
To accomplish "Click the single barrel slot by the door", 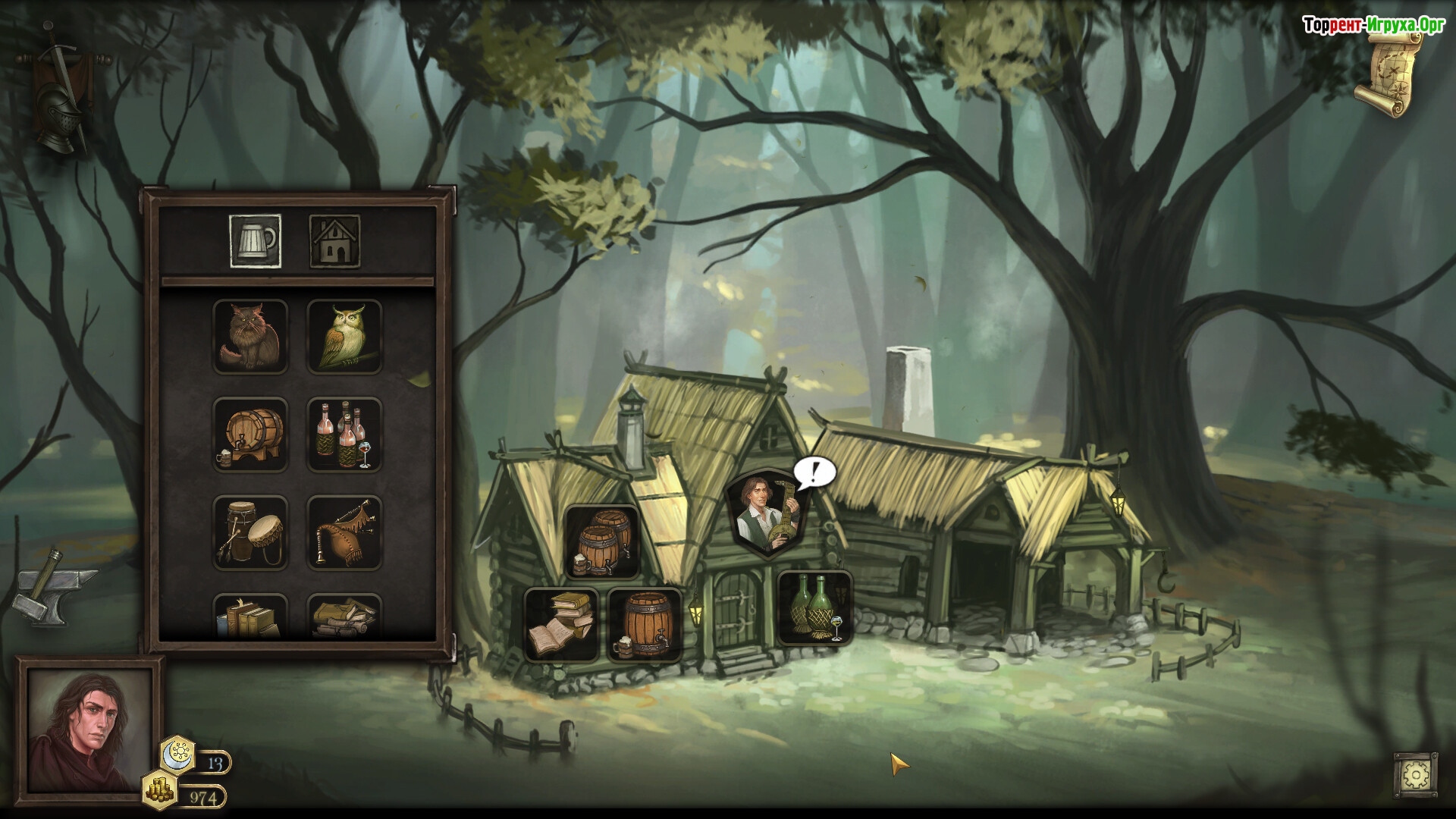I will point(645,625).
